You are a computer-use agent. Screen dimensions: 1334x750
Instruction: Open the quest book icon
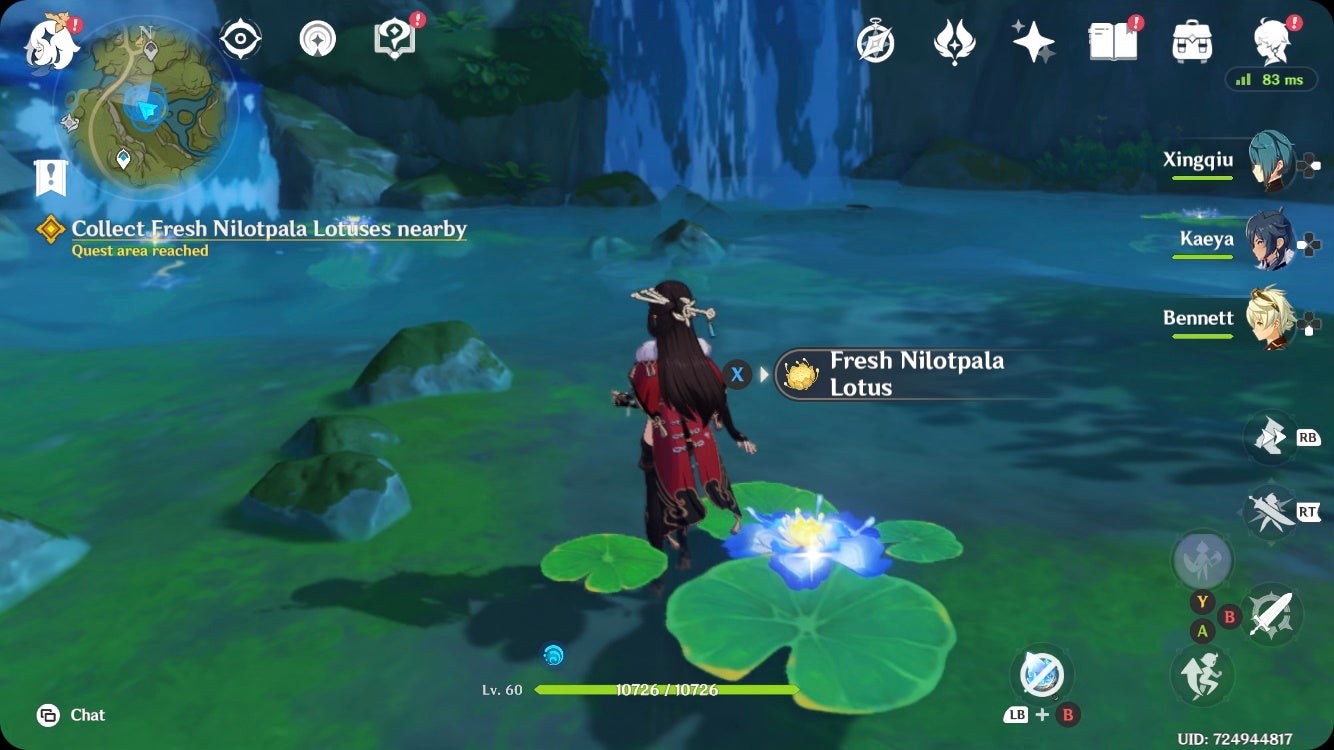pyautogui.click(x=1113, y=42)
